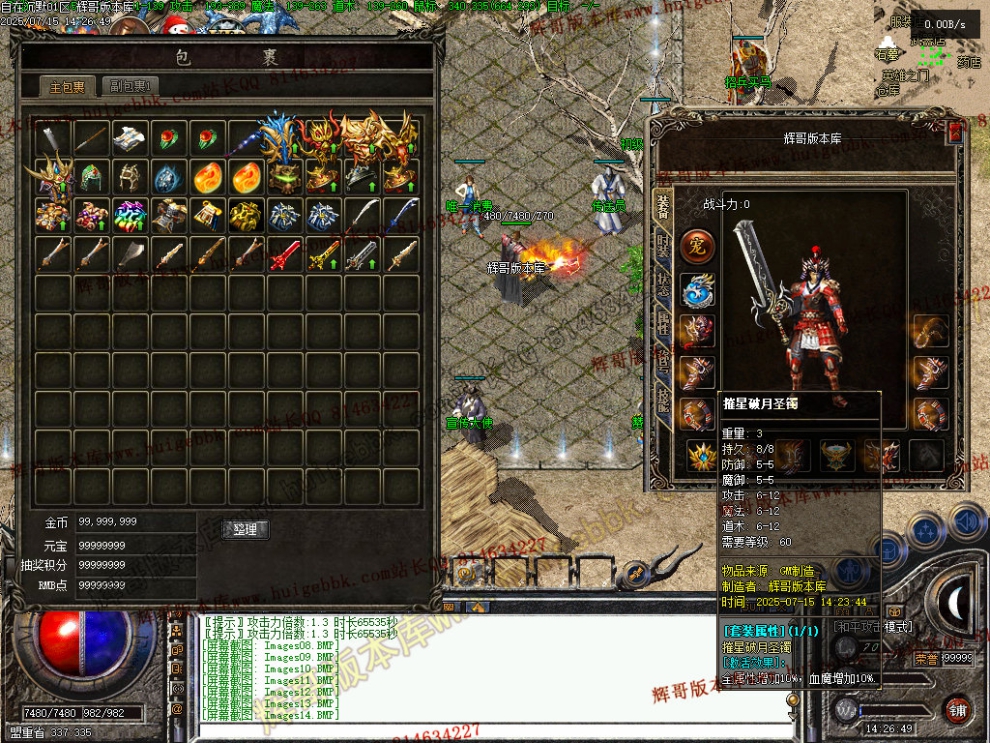Click the 整理 sort button
The height and width of the screenshot is (743, 990).
coord(245,529)
